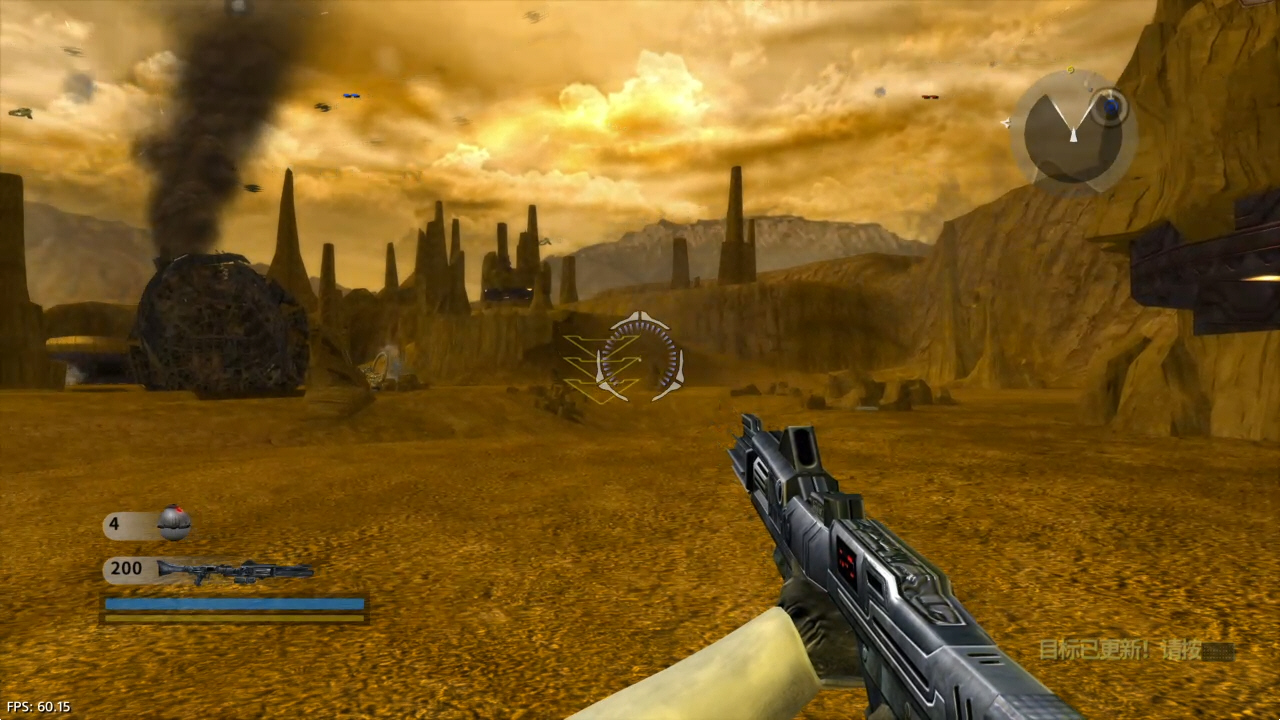This screenshot has height=720, width=1280.
Task: Select the thermal detonator grenade icon
Action: 174,522
